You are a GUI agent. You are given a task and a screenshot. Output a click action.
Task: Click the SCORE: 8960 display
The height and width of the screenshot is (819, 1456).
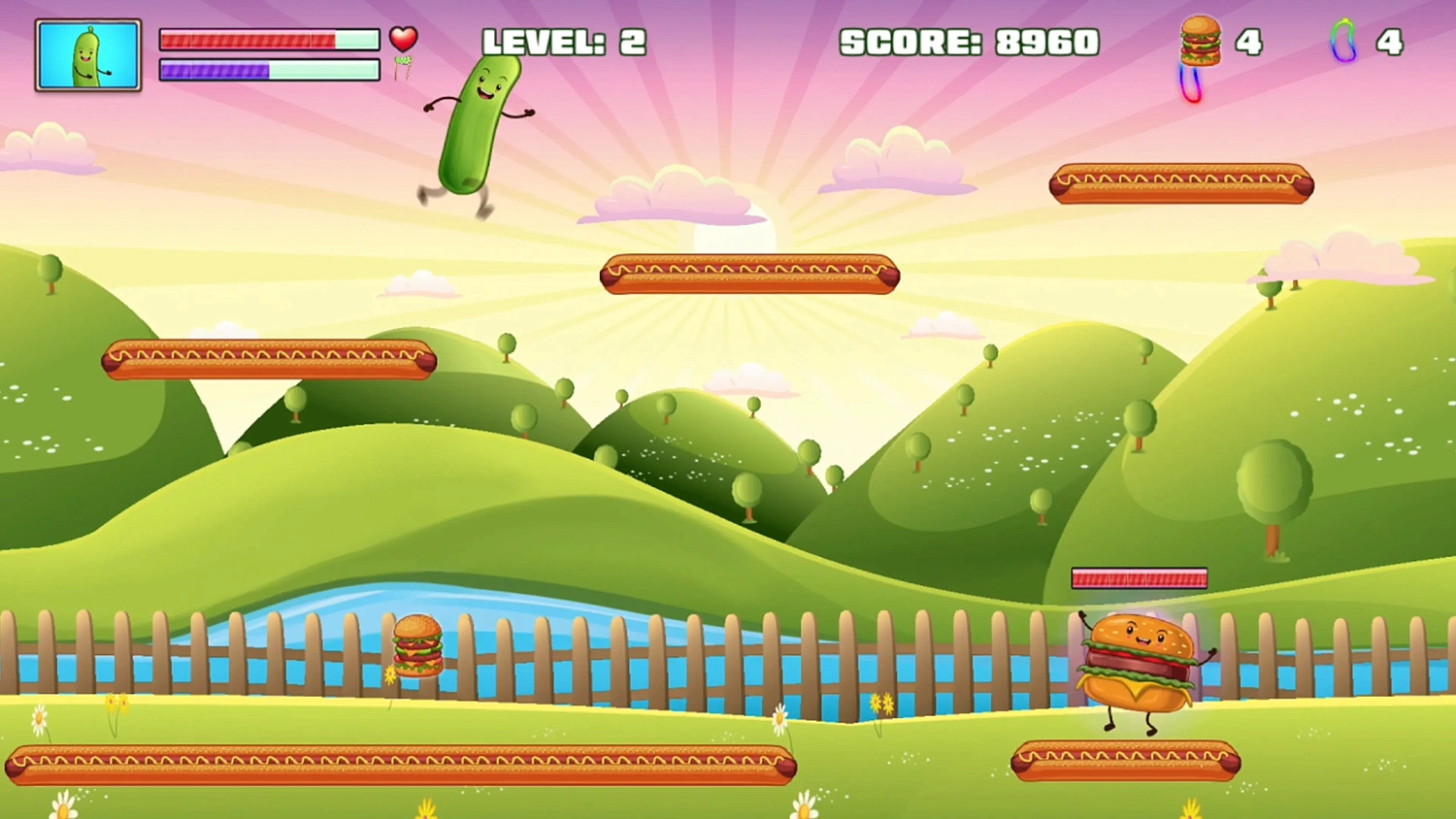(968, 44)
